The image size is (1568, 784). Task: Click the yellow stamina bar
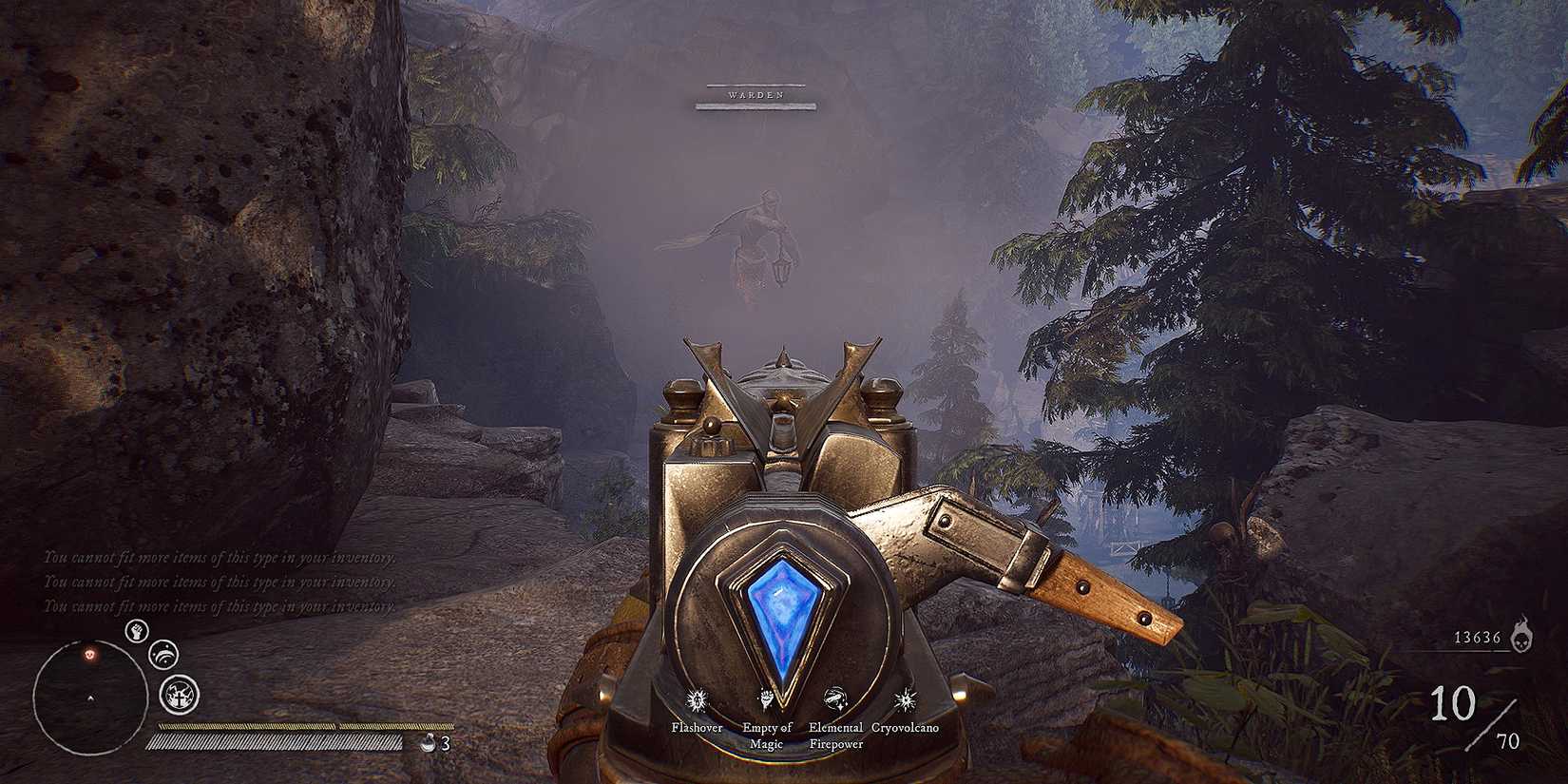[285, 724]
